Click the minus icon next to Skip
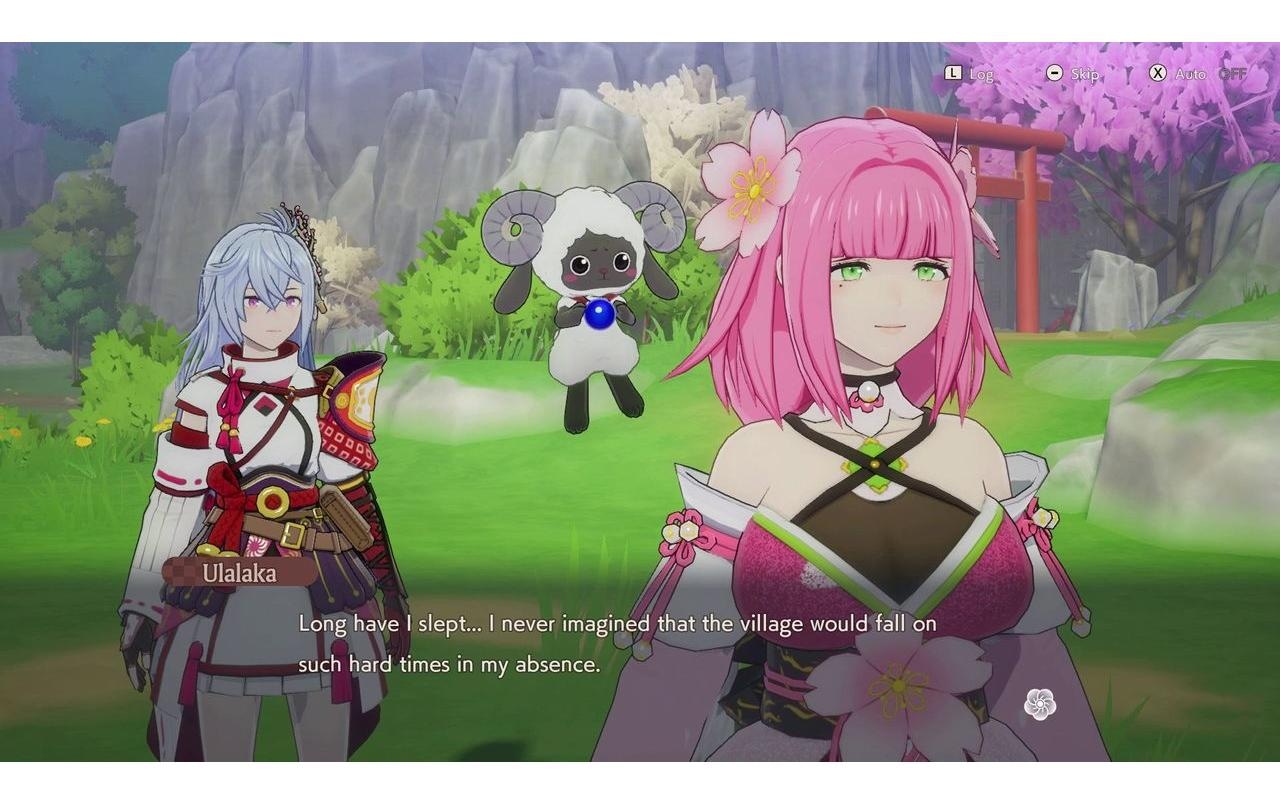The image size is (1280, 805). [1055, 73]
